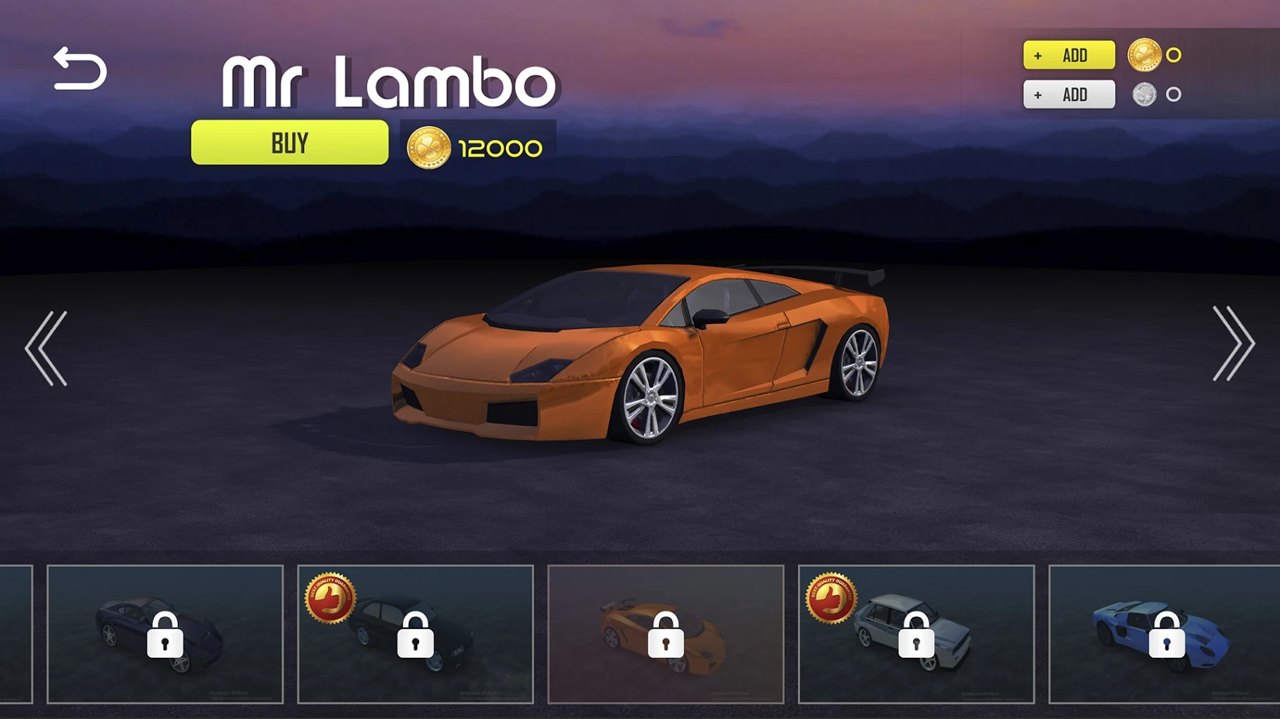Show the next car with right chevrons
The image size is (1280, 719).
tap(1233, 344)
